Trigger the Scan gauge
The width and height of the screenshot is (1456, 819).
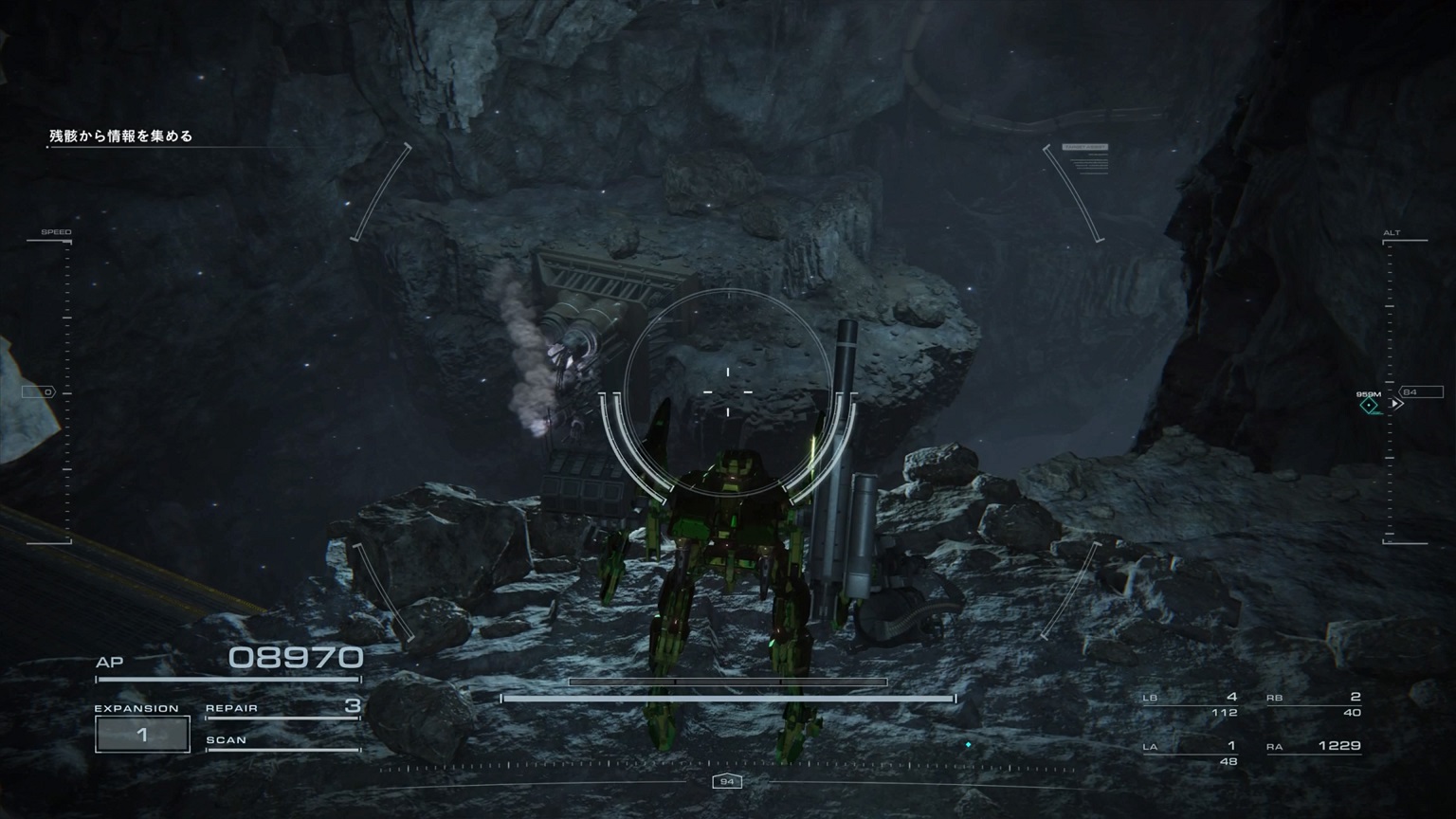[282, 742]
